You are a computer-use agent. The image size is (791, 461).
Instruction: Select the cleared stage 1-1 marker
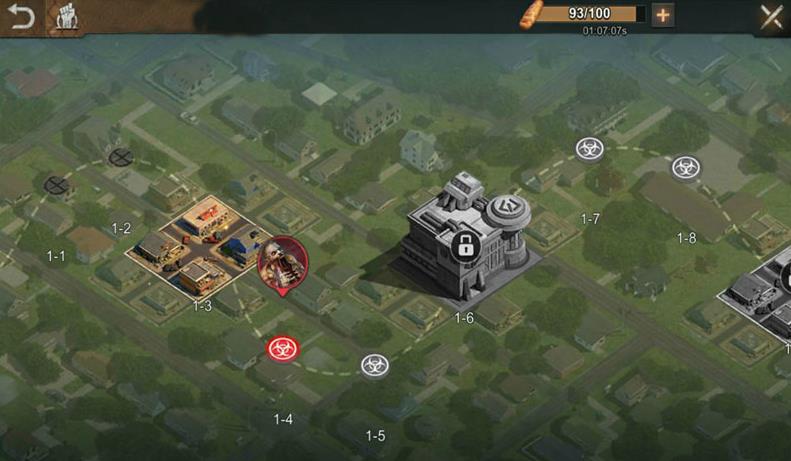pos(56,184)
